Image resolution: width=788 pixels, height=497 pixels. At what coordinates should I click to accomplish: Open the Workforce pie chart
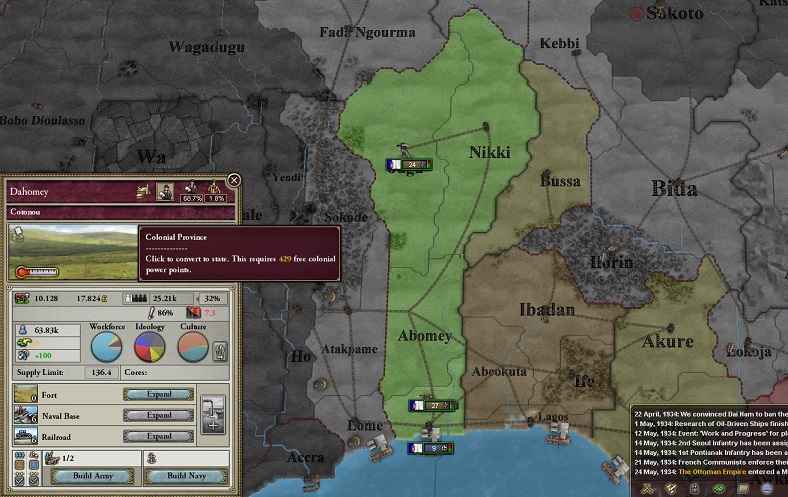[x=107, y=346]
